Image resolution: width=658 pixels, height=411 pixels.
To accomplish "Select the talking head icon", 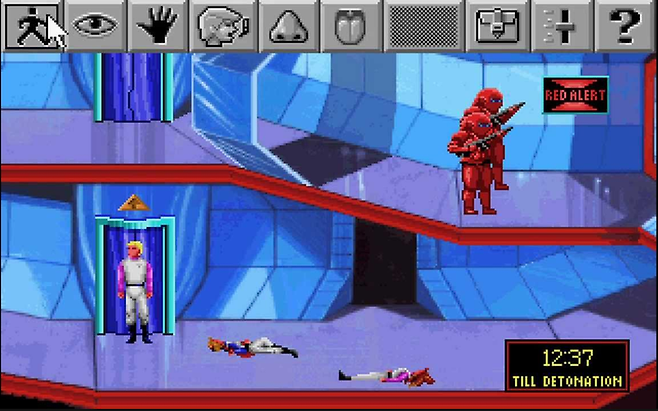I will [x=225, y=26].
